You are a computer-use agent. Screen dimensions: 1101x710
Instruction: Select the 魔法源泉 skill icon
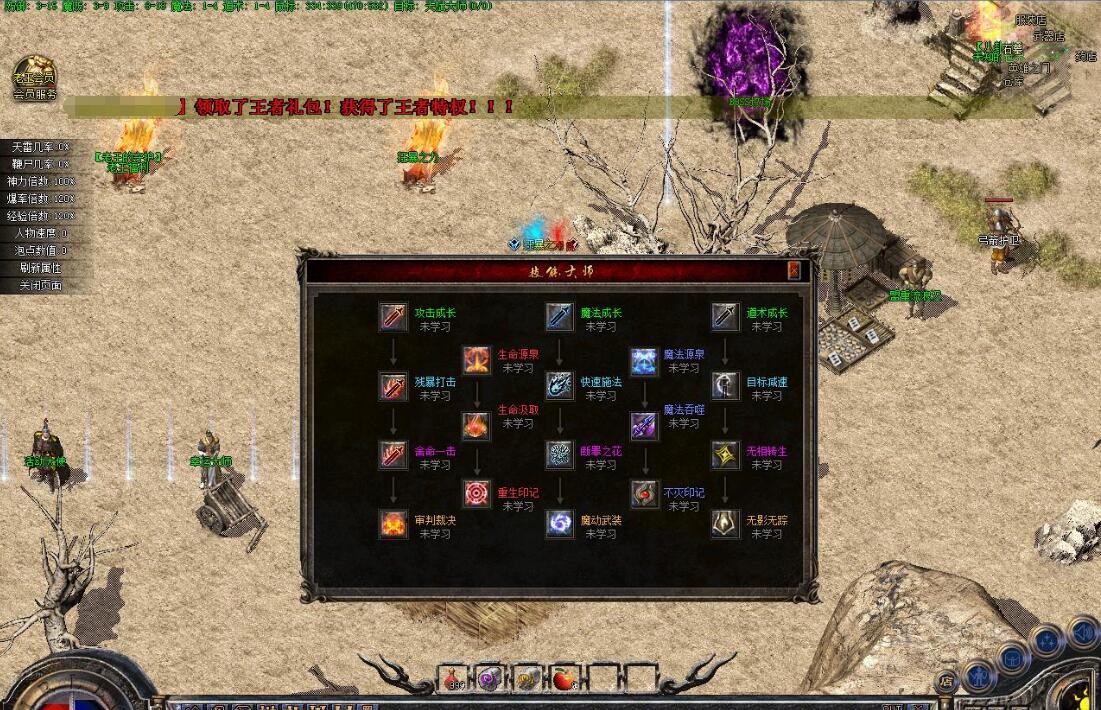click(643, 359)
